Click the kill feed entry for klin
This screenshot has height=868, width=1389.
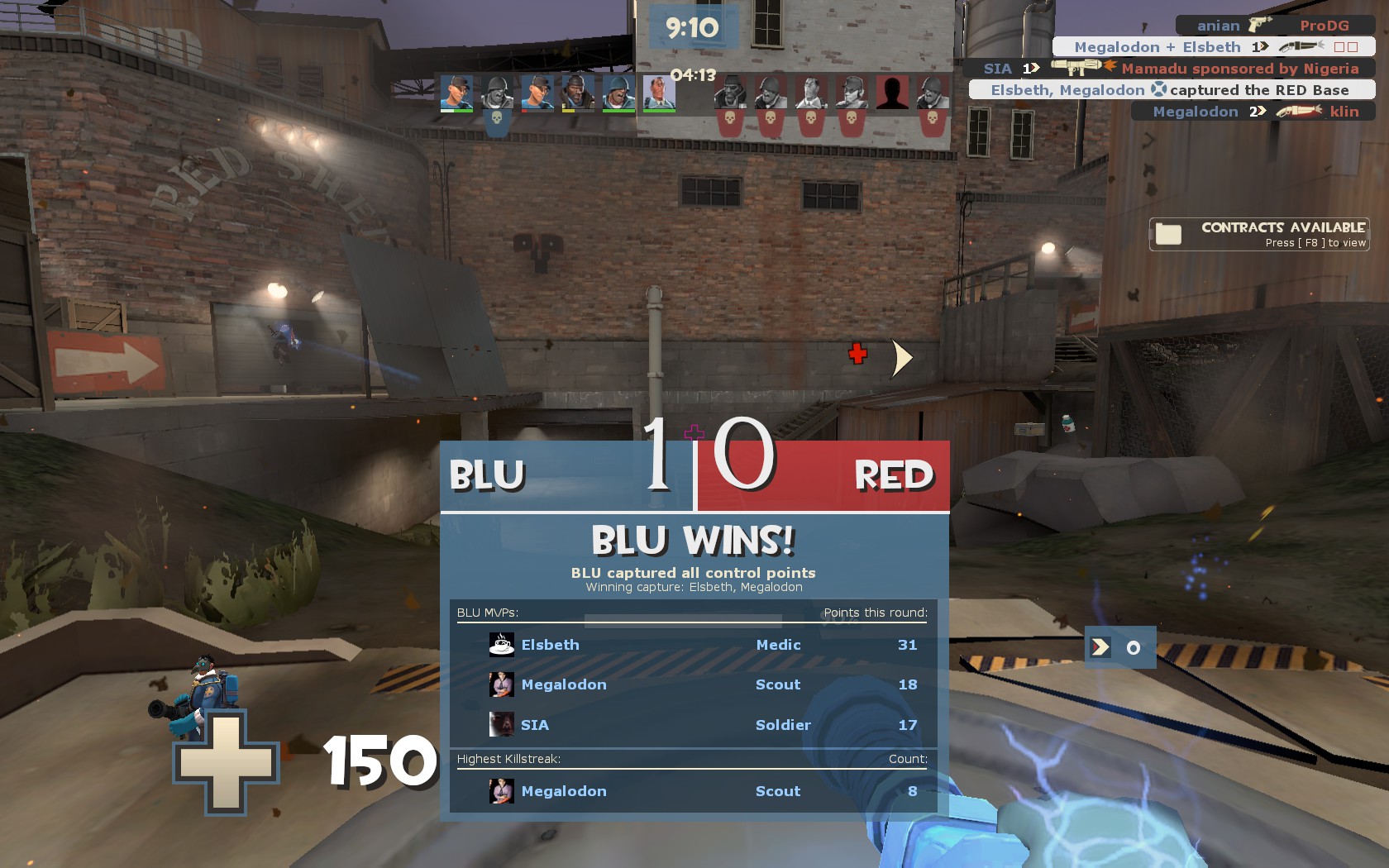pos(1253,112)
